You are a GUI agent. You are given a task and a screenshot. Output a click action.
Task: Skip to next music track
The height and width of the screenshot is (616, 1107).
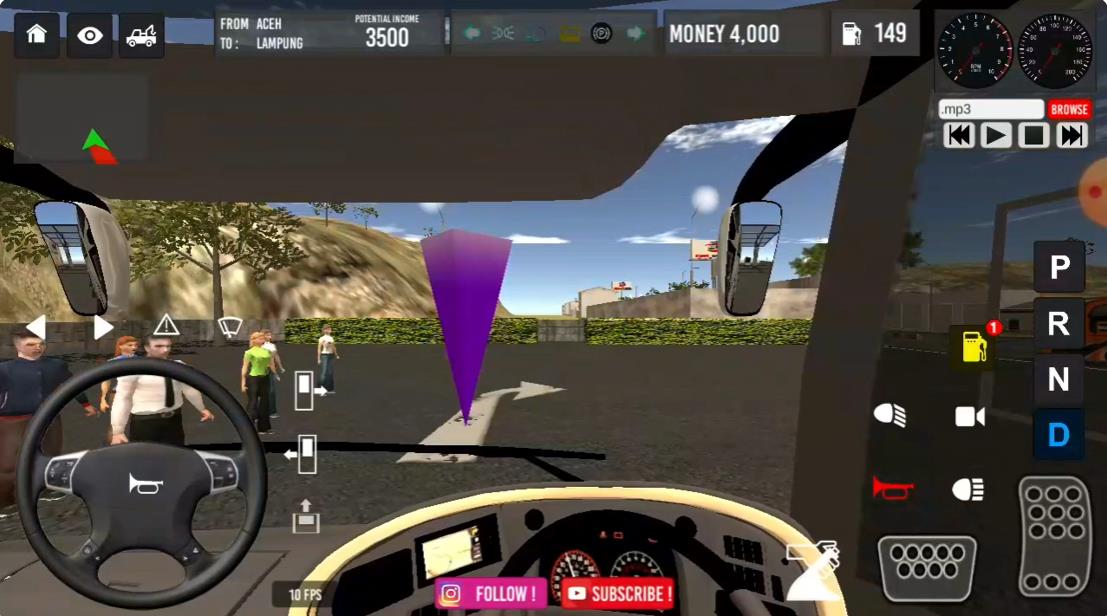[1071, 135]
